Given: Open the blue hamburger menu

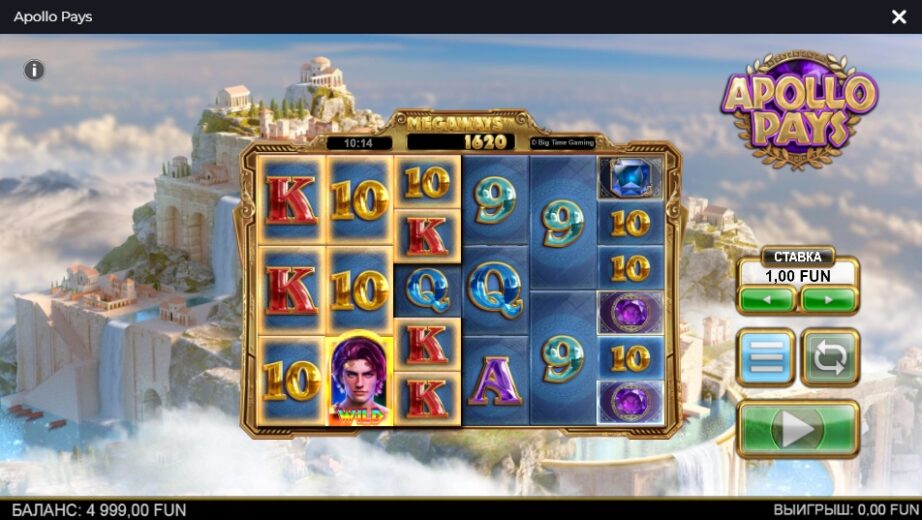Looking at the screenshot, I should (766, 357).
